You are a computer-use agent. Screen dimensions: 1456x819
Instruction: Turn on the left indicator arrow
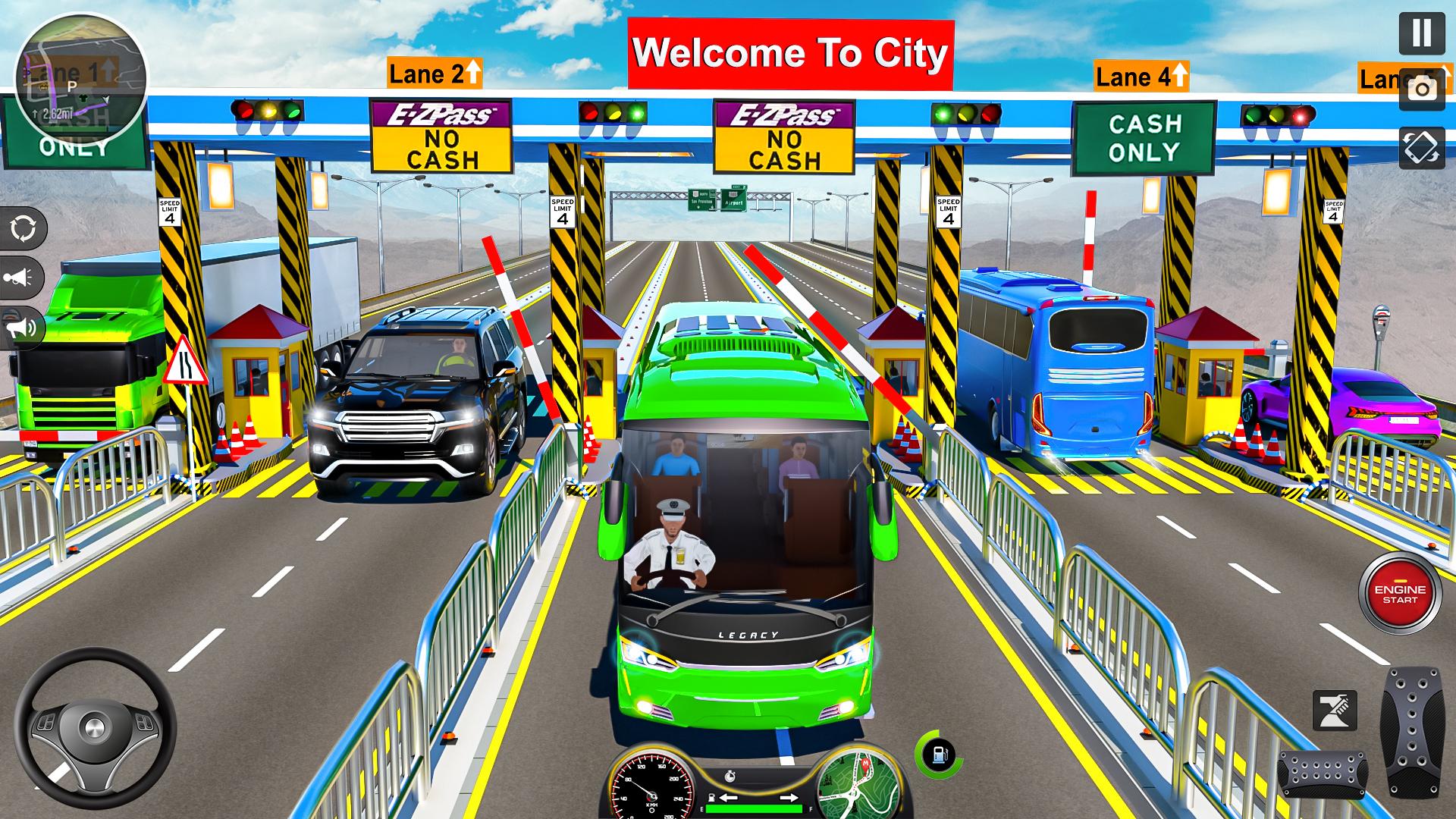click(727, 798)
